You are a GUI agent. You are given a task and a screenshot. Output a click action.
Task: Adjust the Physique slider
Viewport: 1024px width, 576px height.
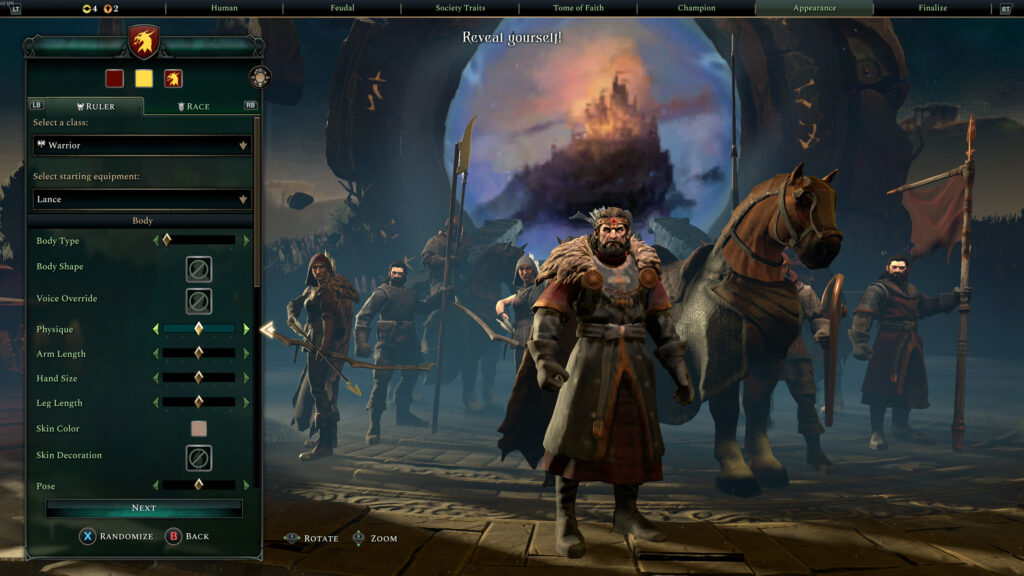(x=199, y=329)
